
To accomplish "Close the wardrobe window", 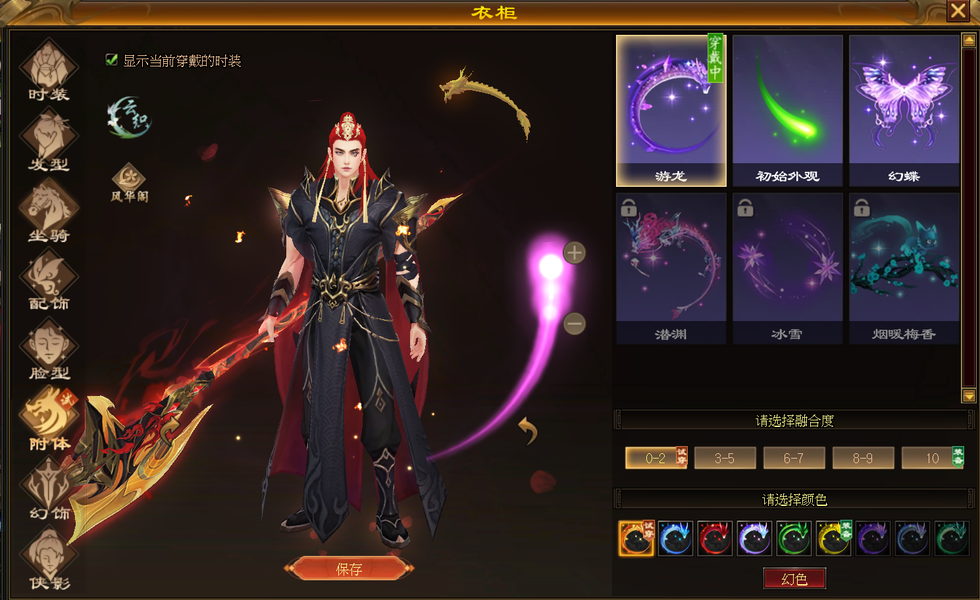I will [x=956, y=11].
